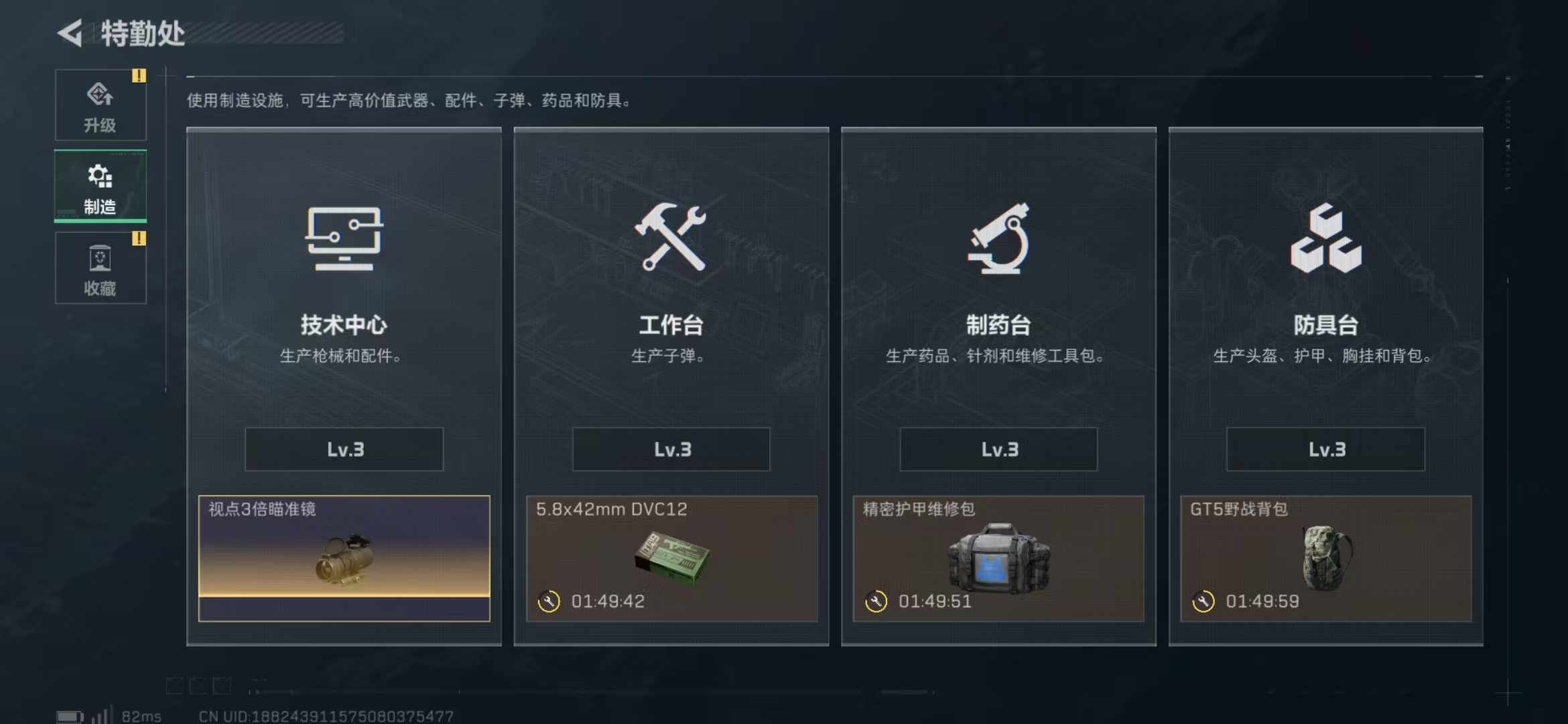This screenshot has height=724, width=1568.
Task: Select the 升级 sidebar icon
Action: (101, 94)
